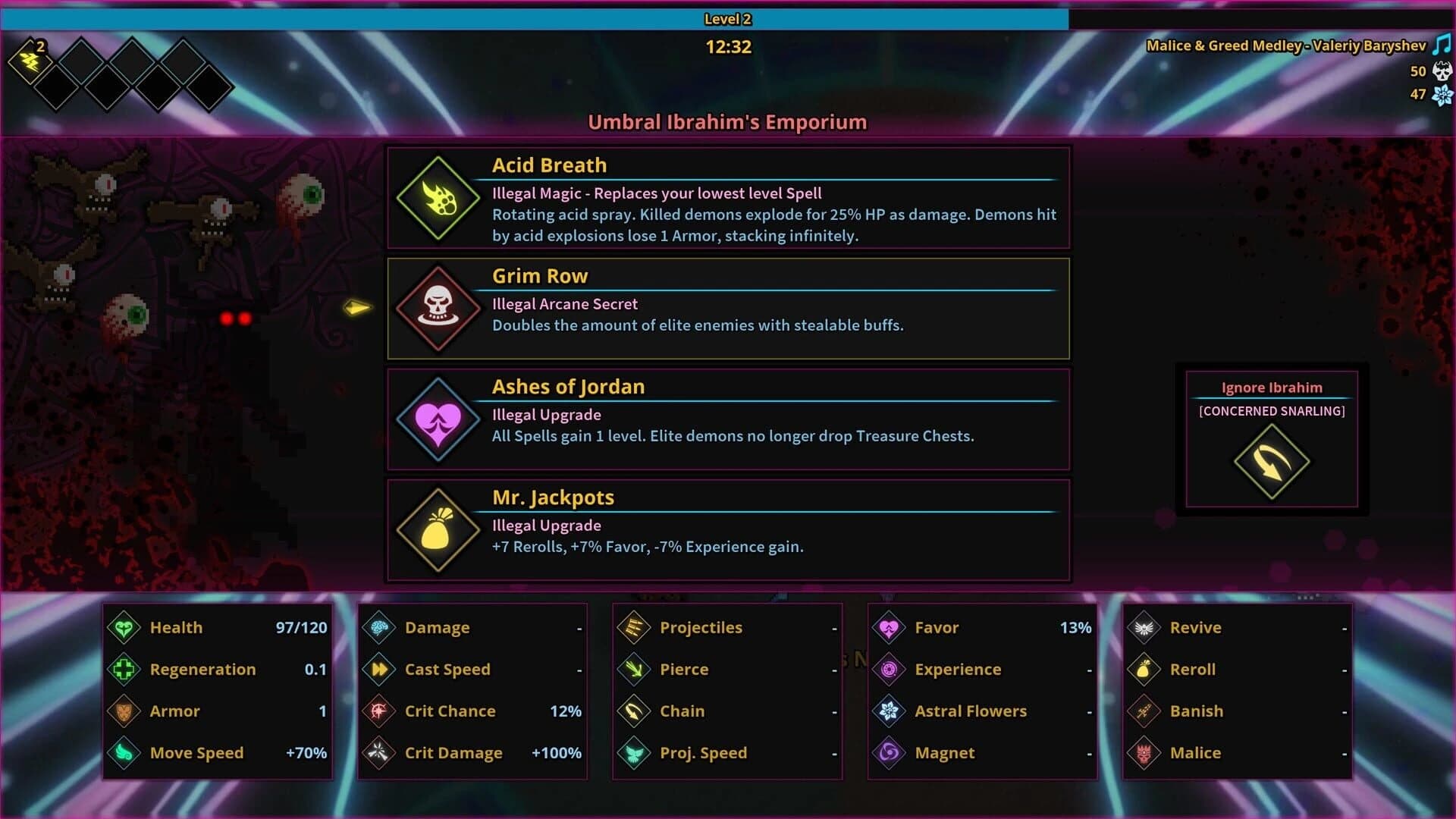Select the Magnet stat icon

889,752
